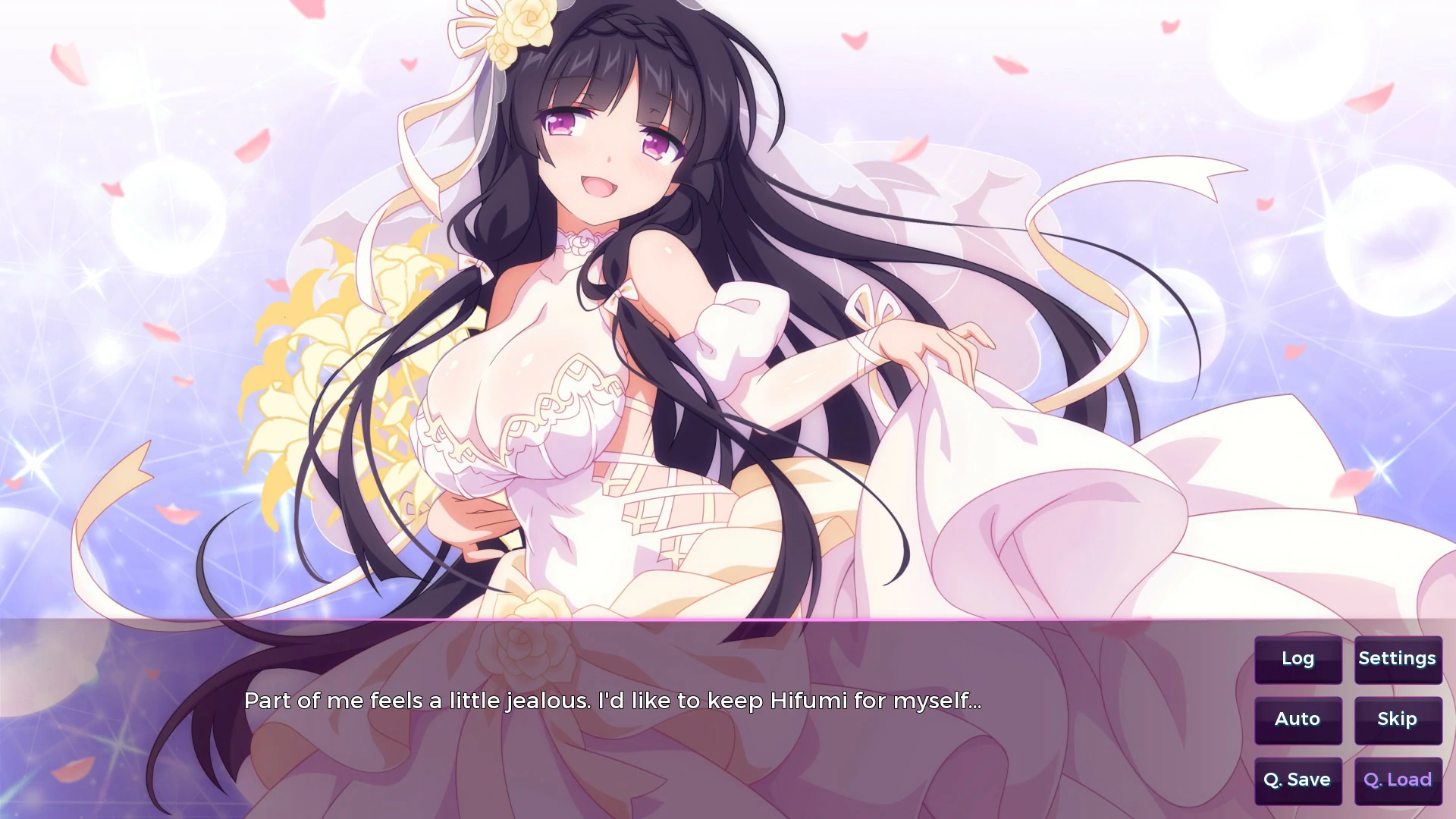Open game options via Settings button
The width and height of the screenshot is (1456, 819).
click(1398, 659)
